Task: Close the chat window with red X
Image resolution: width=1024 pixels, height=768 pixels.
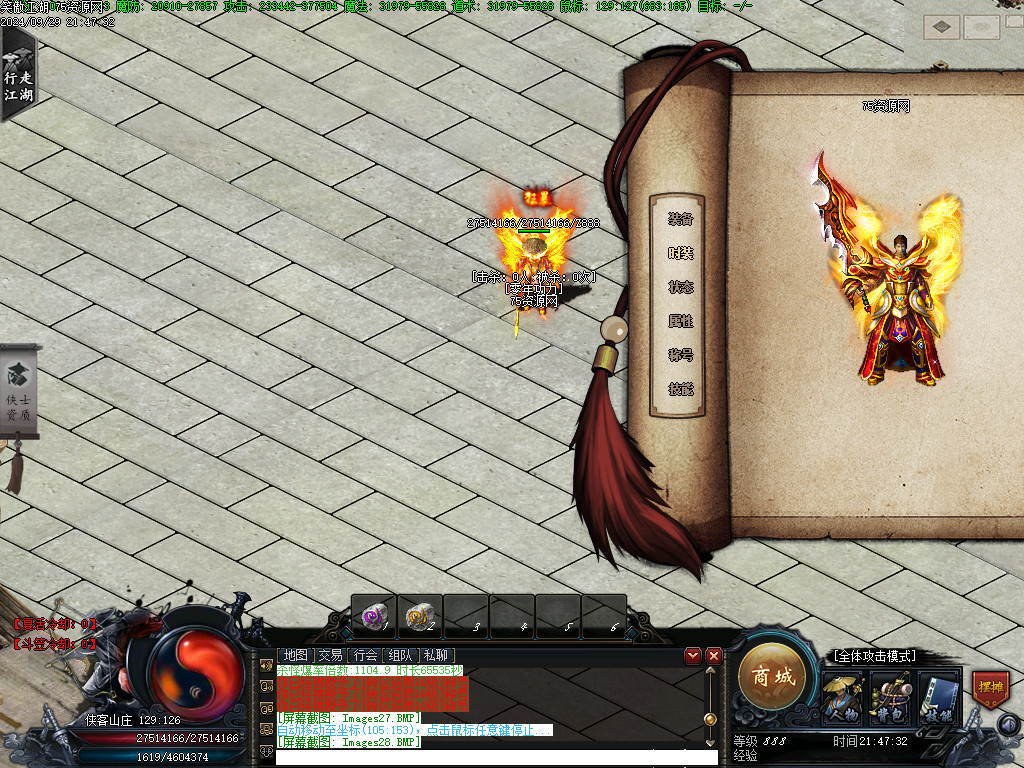Action: pos(714,656)
